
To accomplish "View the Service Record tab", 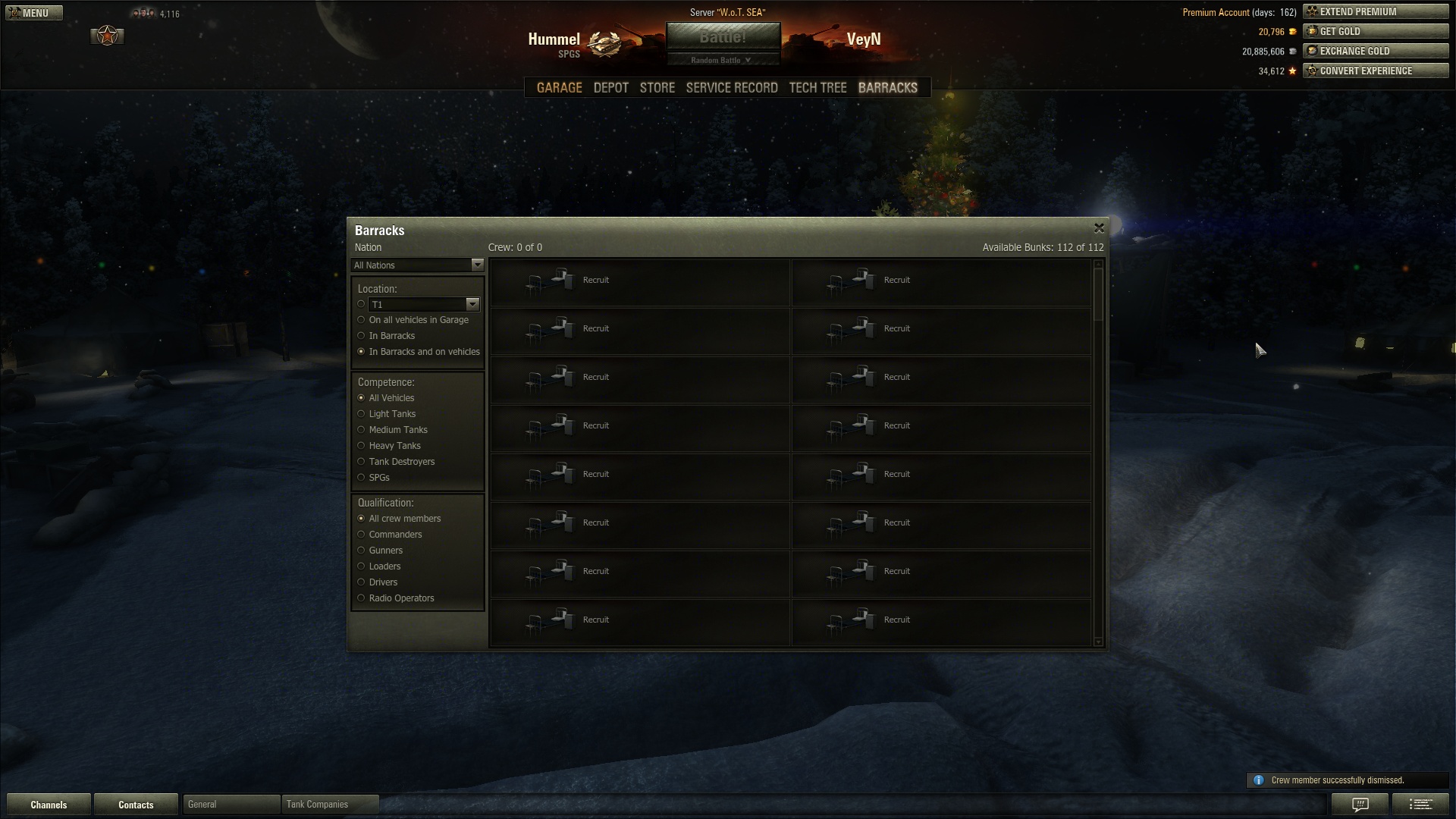I will click(x=731, y=88).
